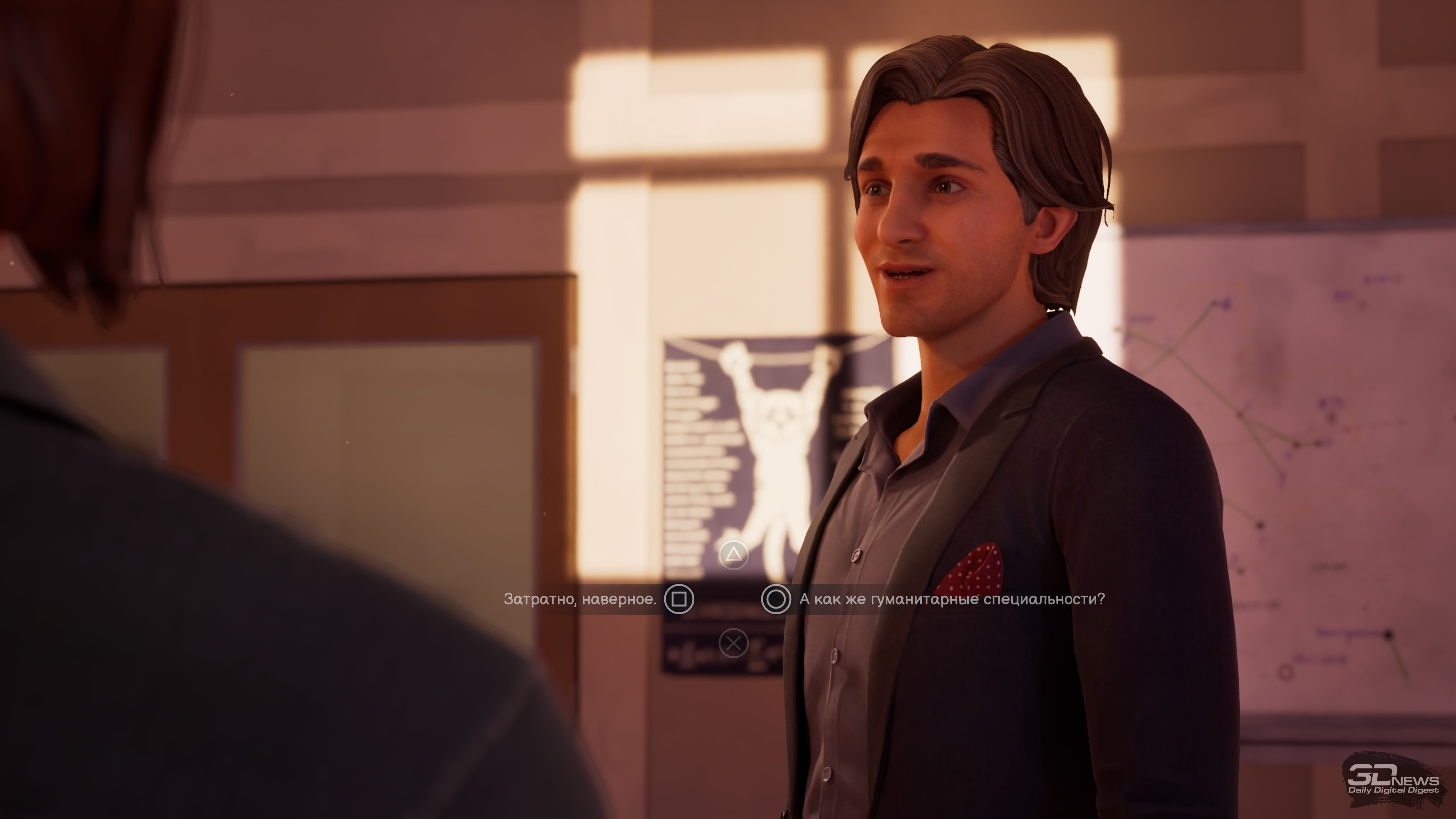Select "А как же гуманитарные специальности?" reply
This screenshot has width=1456, height=819.
click(x=951, y=599)
